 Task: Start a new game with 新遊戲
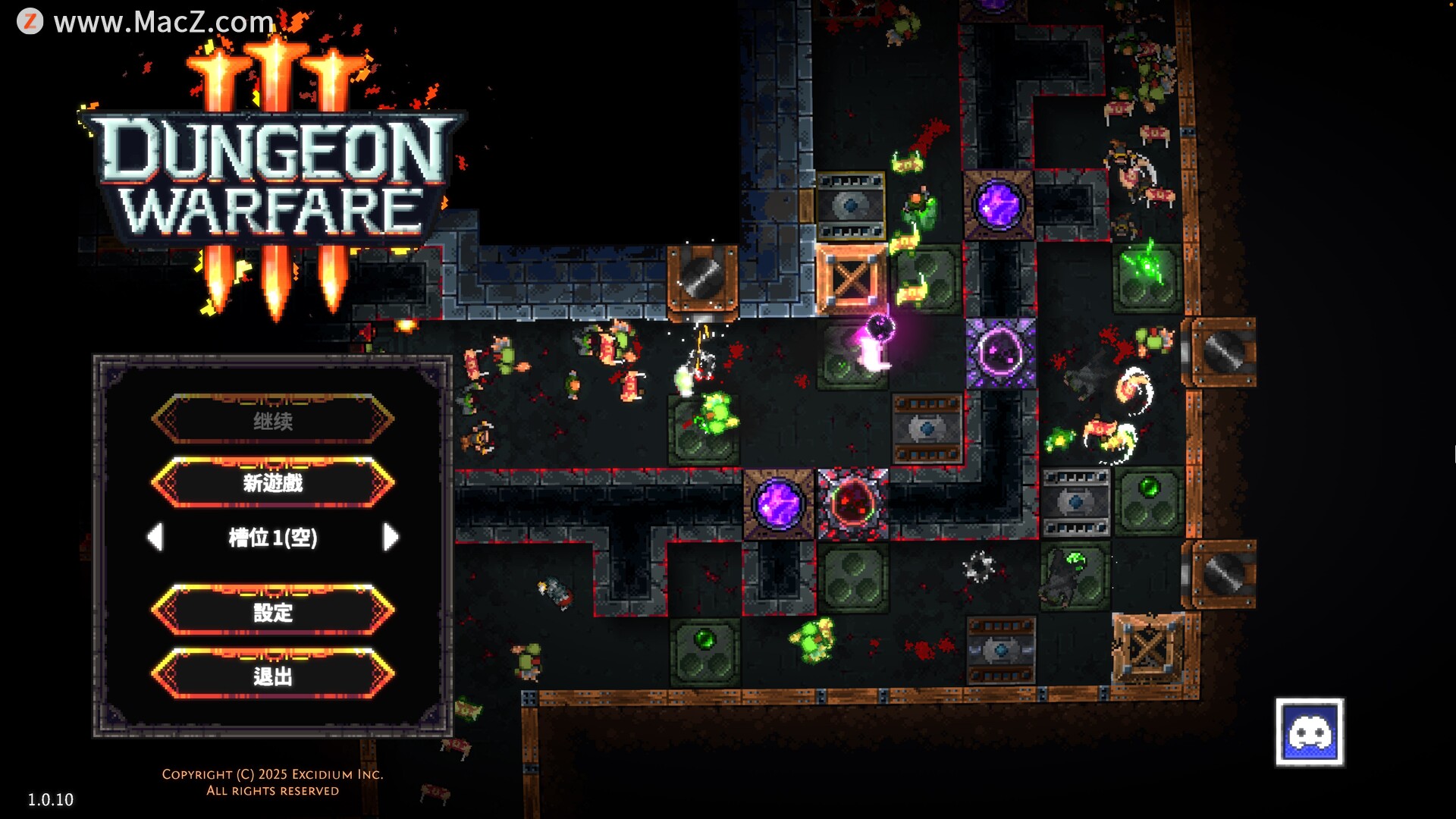(x=273, y=482)
